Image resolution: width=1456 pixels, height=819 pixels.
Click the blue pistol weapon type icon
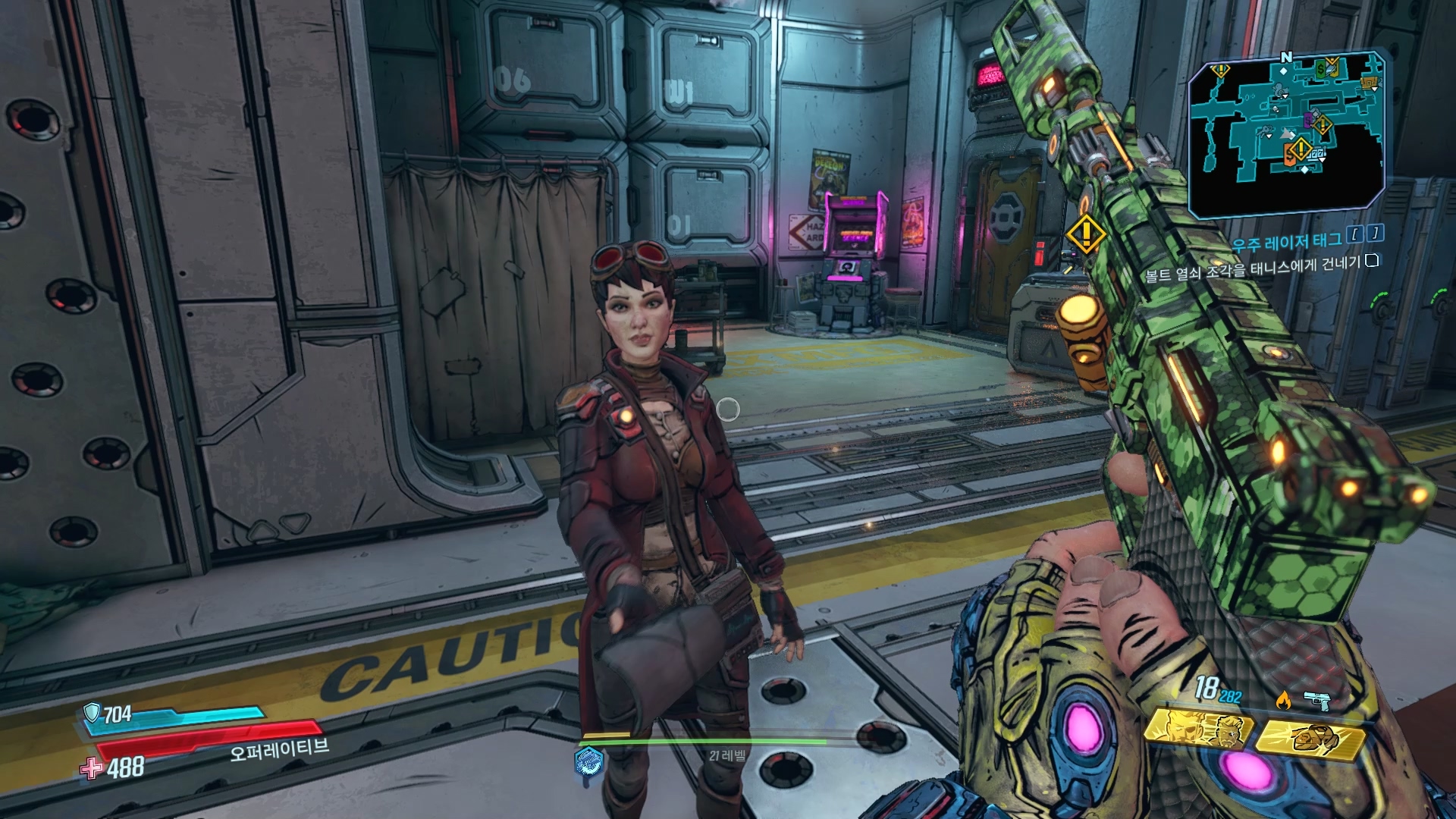coord(1316,701)
